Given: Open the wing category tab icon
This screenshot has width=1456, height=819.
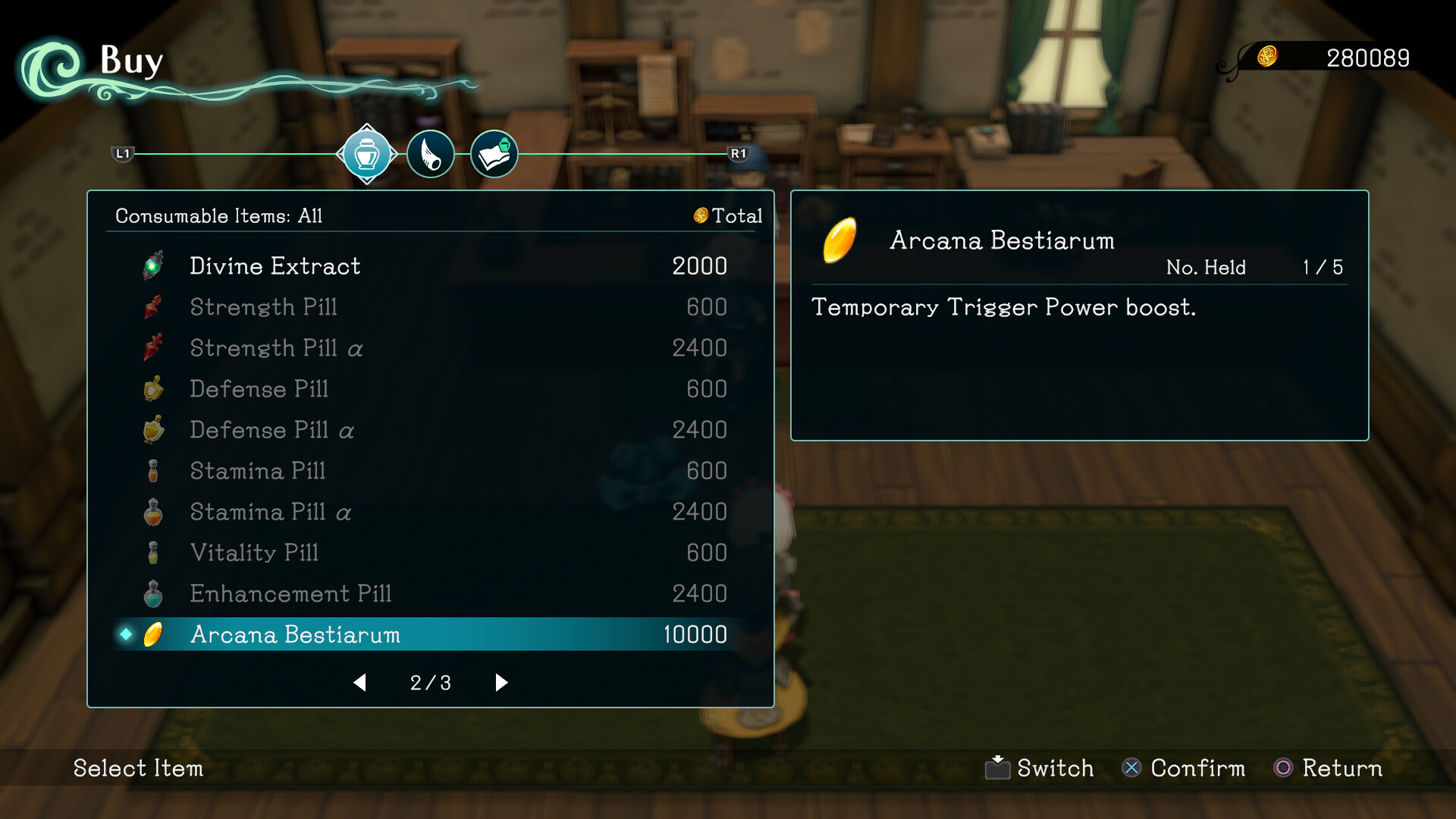Looking at the screenshot, I should pyautogui.click(x=430, y=154).
